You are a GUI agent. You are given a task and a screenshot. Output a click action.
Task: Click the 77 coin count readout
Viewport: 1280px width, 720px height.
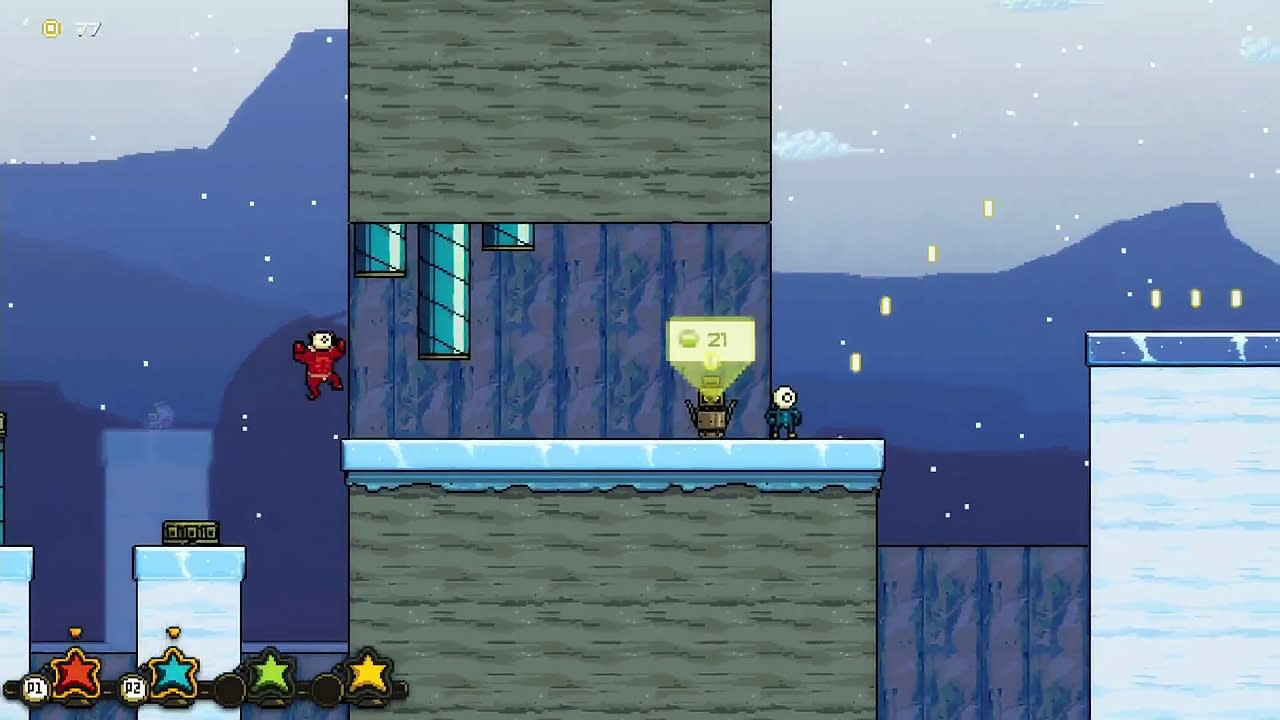89,29
